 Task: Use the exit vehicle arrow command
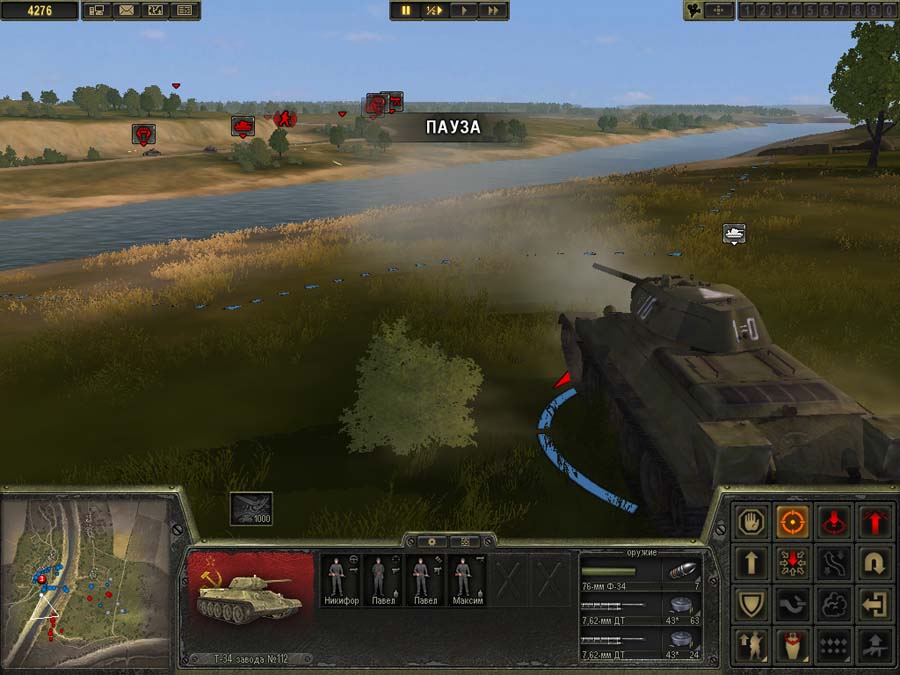pyautogui.click(x=874, y=604)
